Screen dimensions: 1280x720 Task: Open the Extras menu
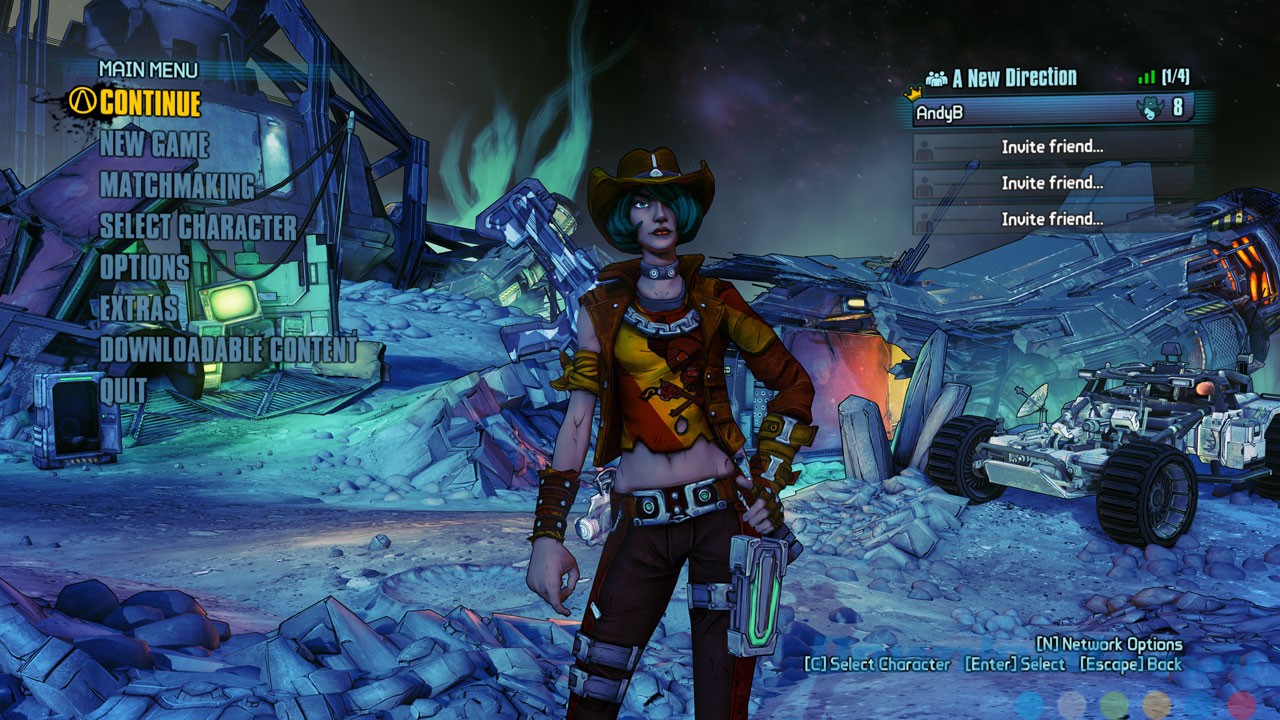pos(139,309)
